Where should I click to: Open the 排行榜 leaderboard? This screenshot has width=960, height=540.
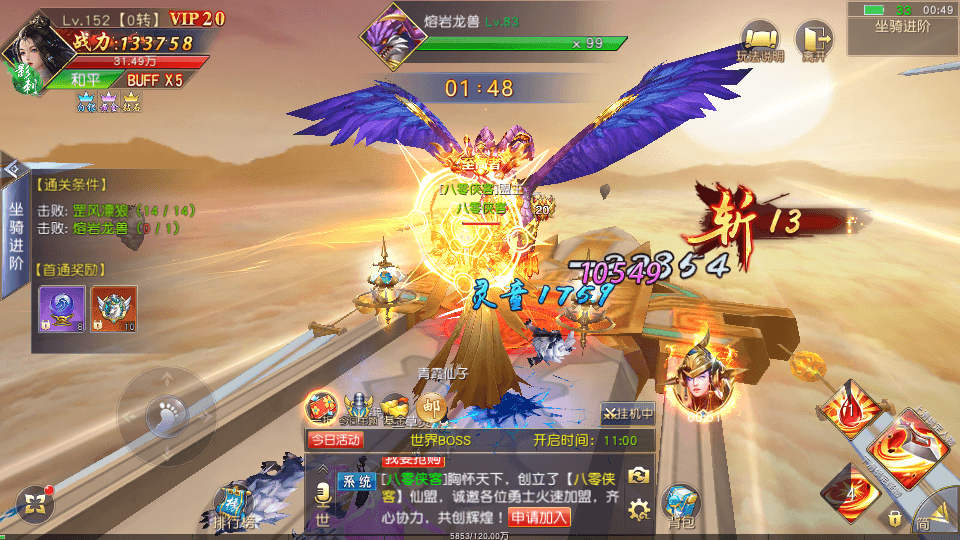[236, 505]
